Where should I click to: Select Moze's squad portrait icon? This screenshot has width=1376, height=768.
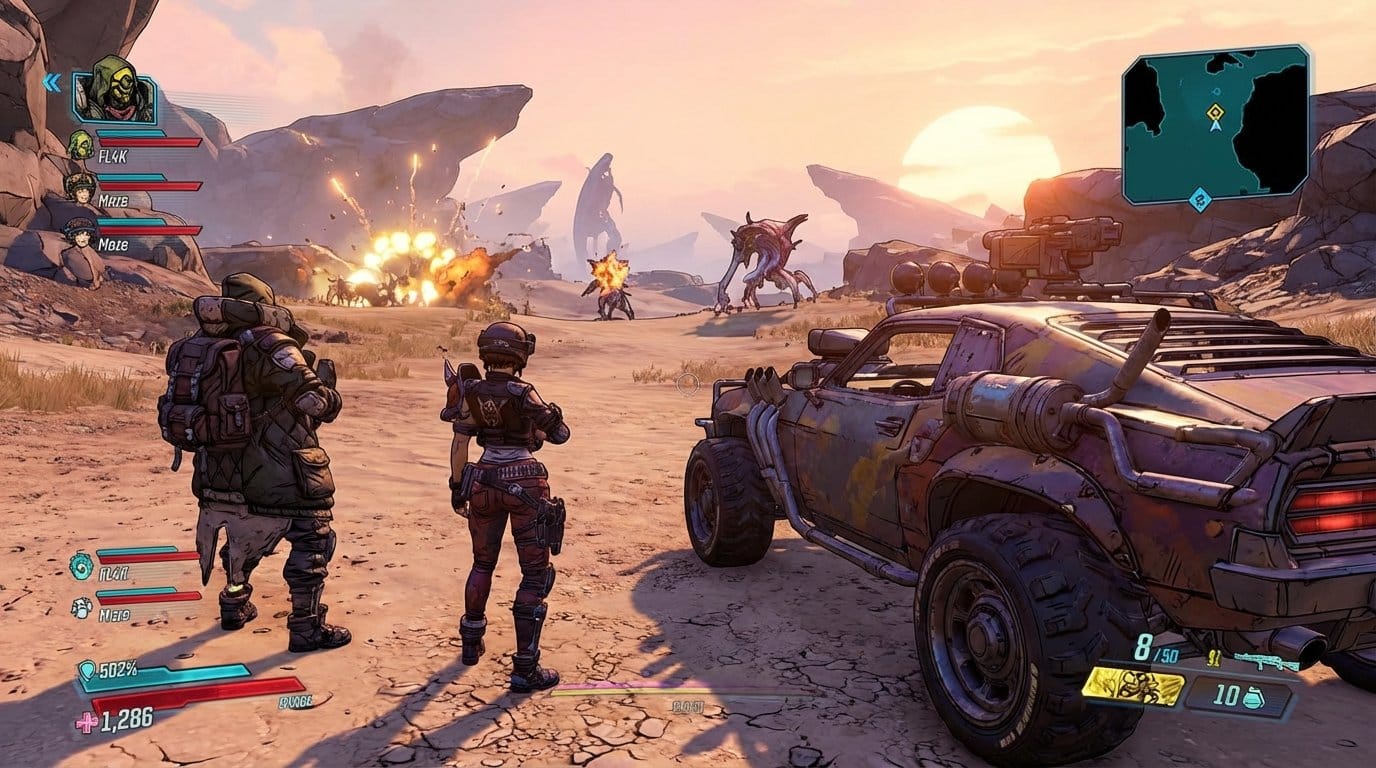(80, 232)
